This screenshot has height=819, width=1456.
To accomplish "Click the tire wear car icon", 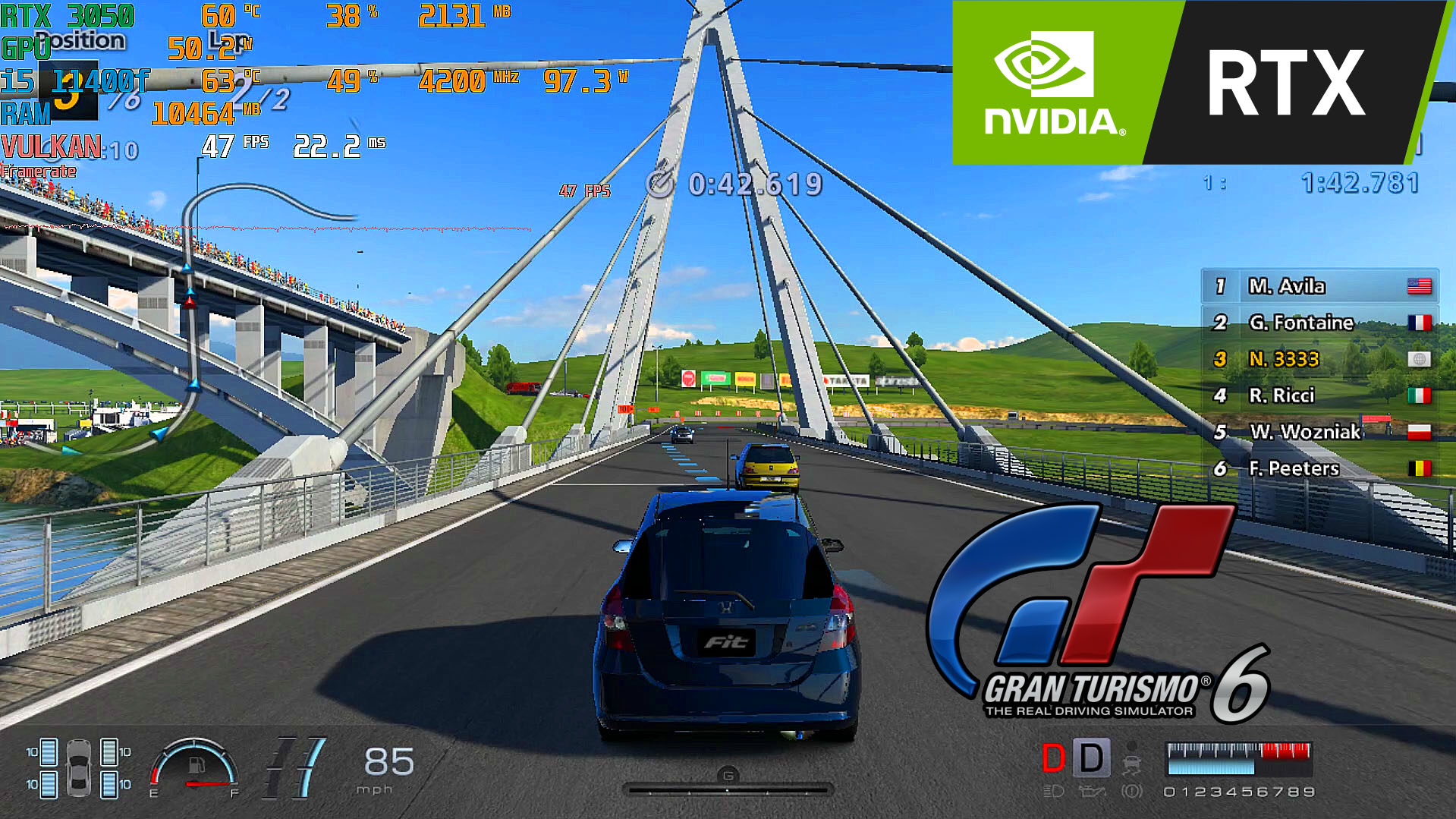I will point(78,767).
